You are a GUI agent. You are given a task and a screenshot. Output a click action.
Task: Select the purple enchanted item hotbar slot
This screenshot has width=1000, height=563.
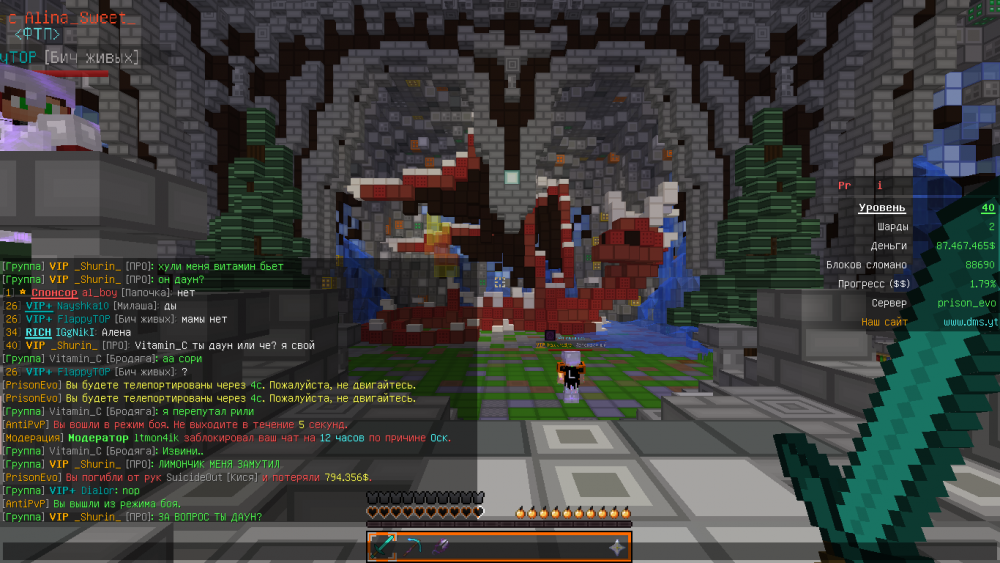coord(440,547)
